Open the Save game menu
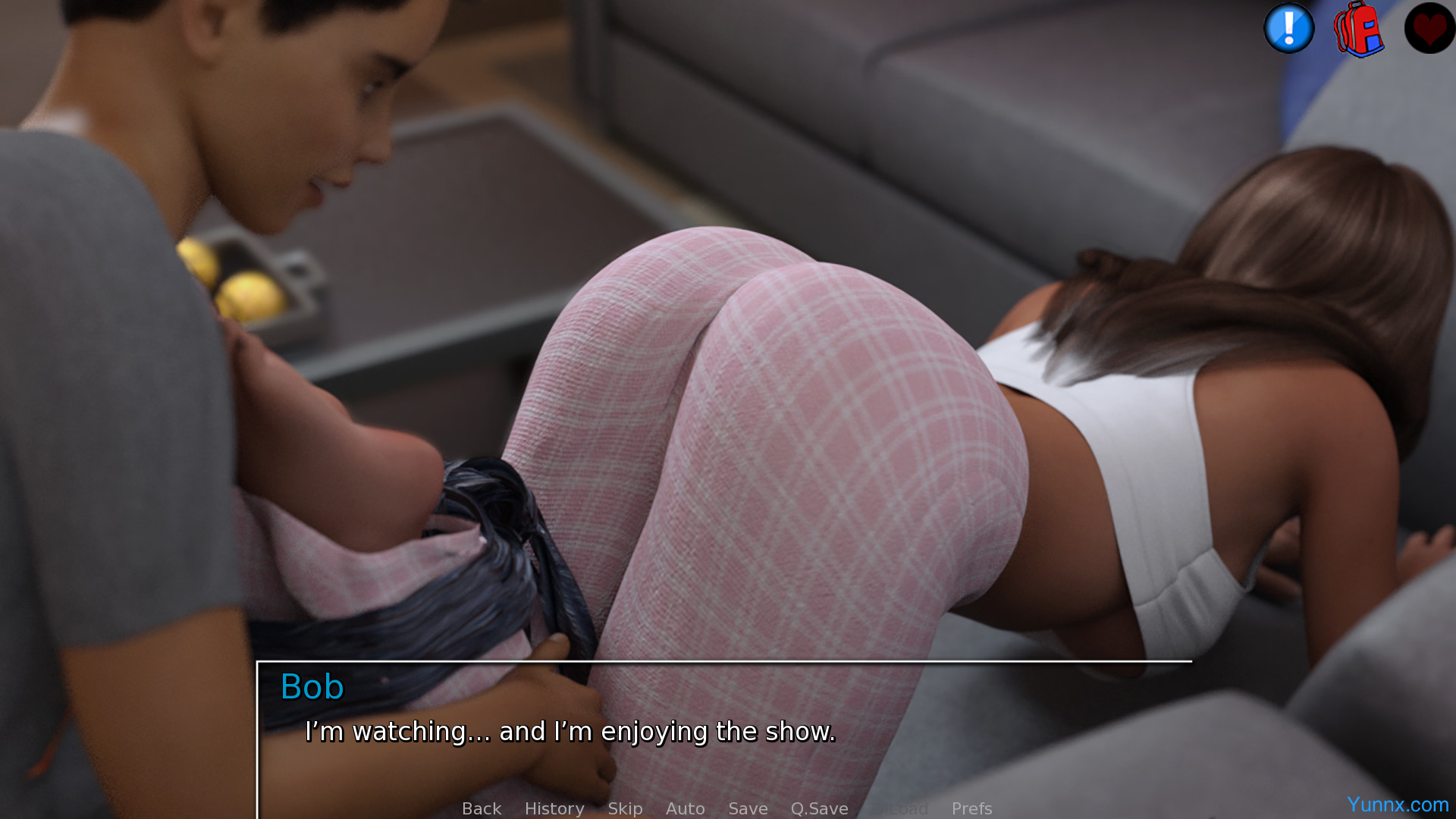 coord(748,808)
